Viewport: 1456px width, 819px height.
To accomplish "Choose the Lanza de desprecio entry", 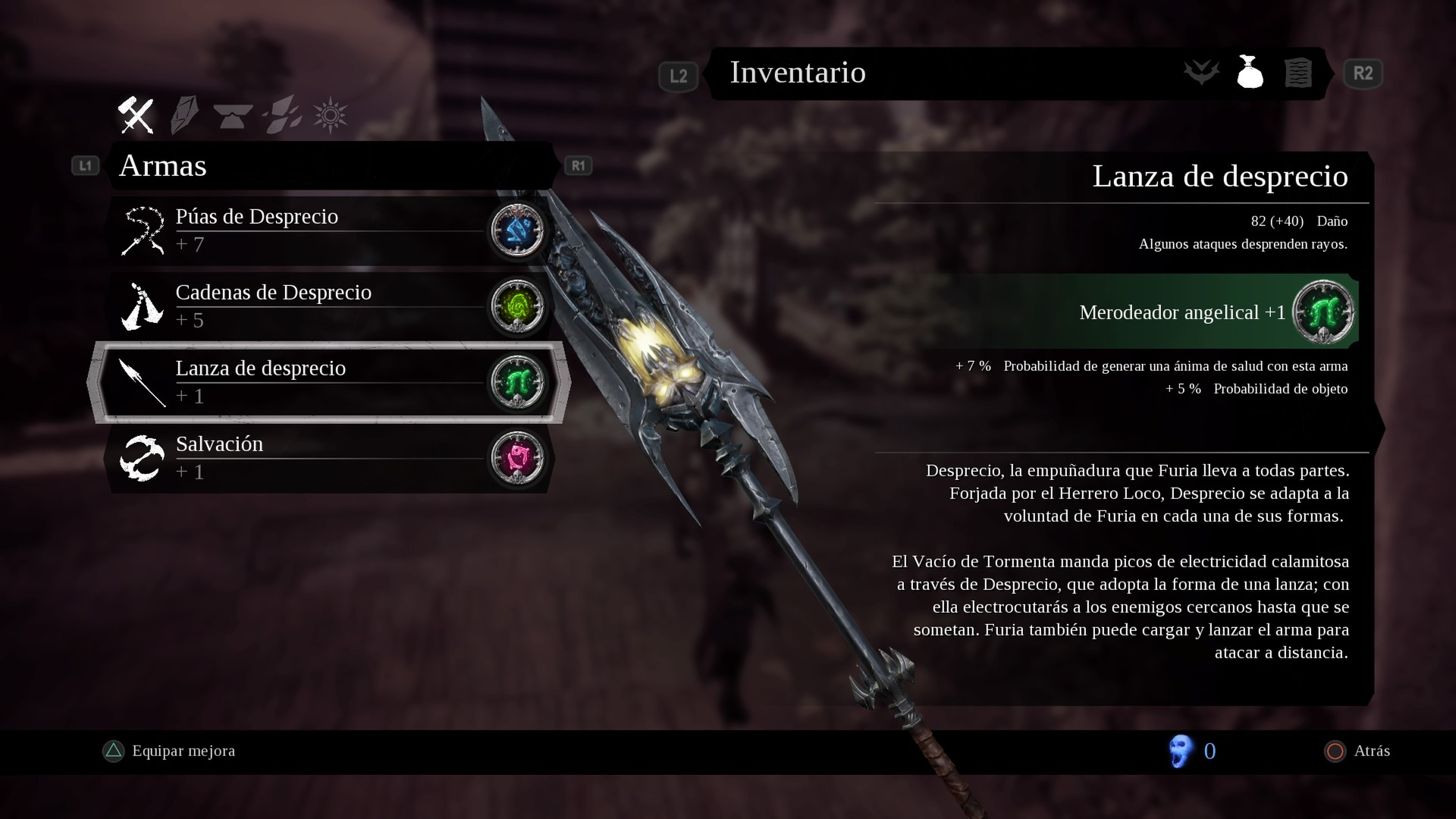I will (303, 381).
